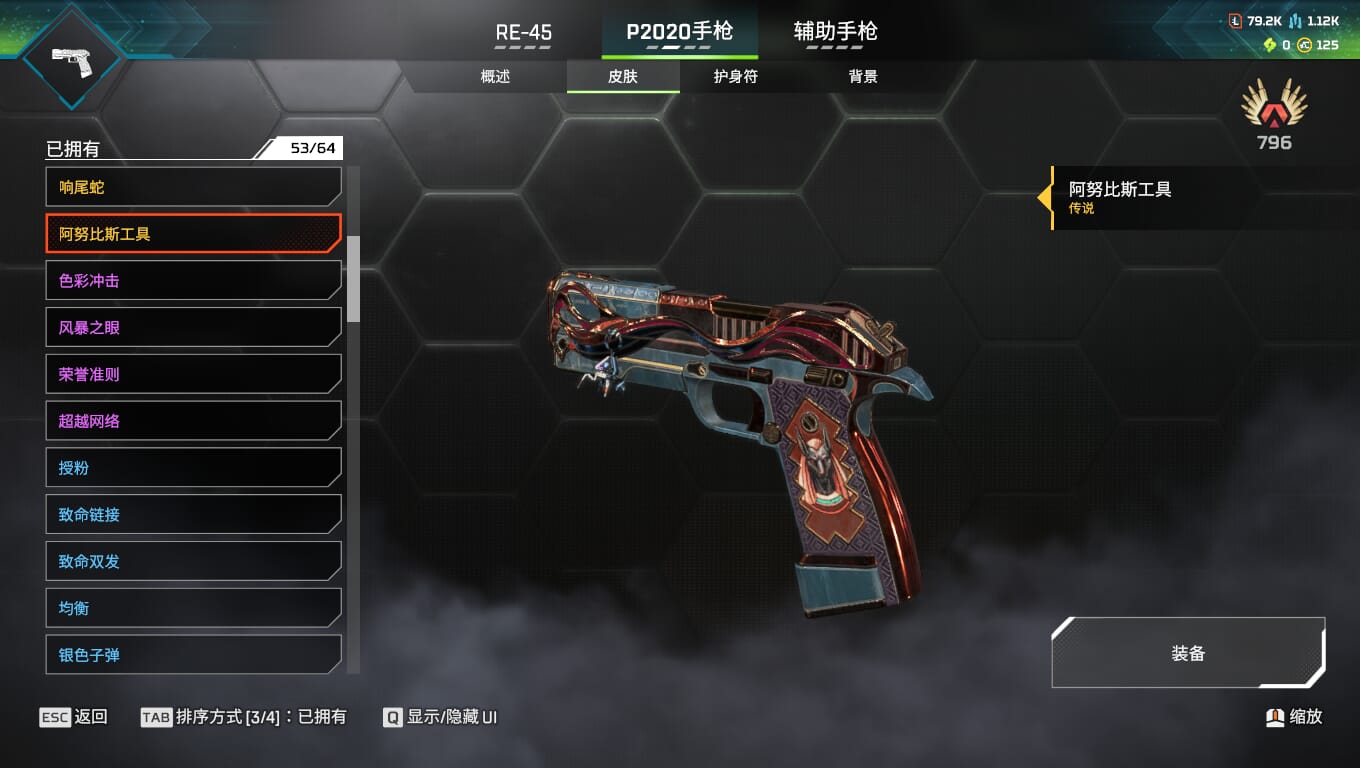The image size is (1360, 768).
Task: Select the 响尾蛇 skin
Action: [193, 187]
